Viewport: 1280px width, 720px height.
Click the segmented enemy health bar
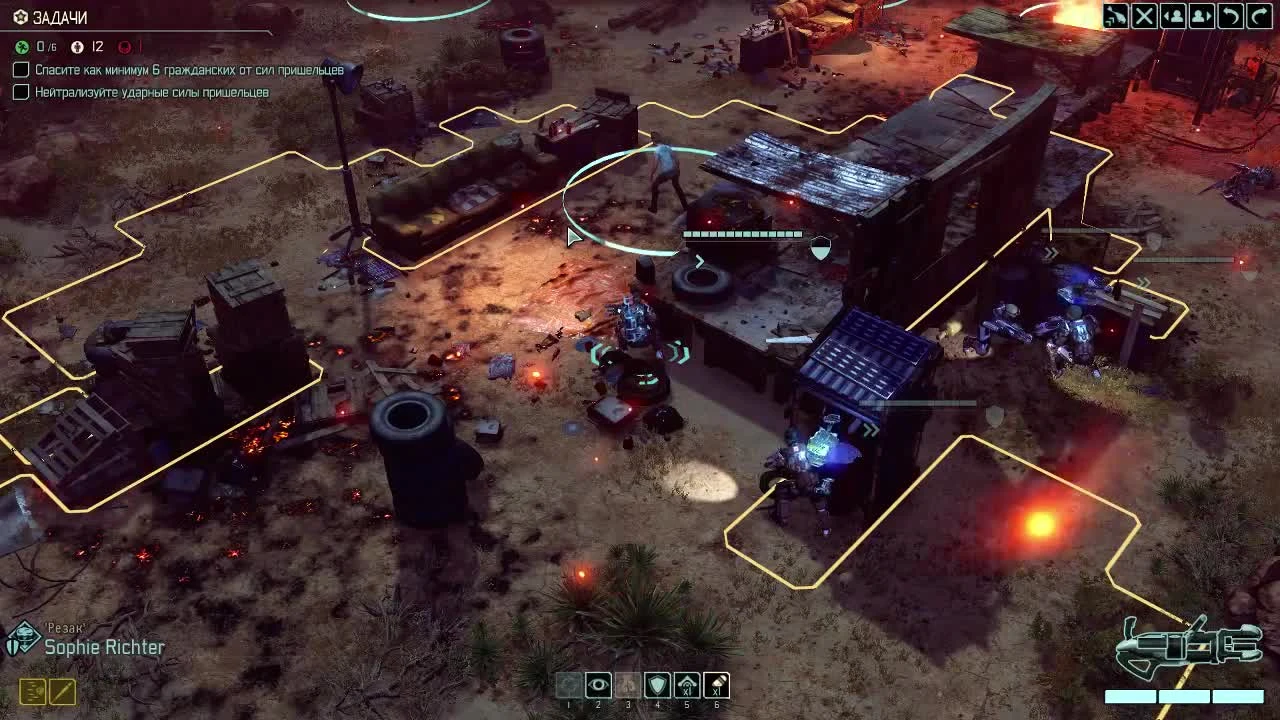[x=740, y=234]
